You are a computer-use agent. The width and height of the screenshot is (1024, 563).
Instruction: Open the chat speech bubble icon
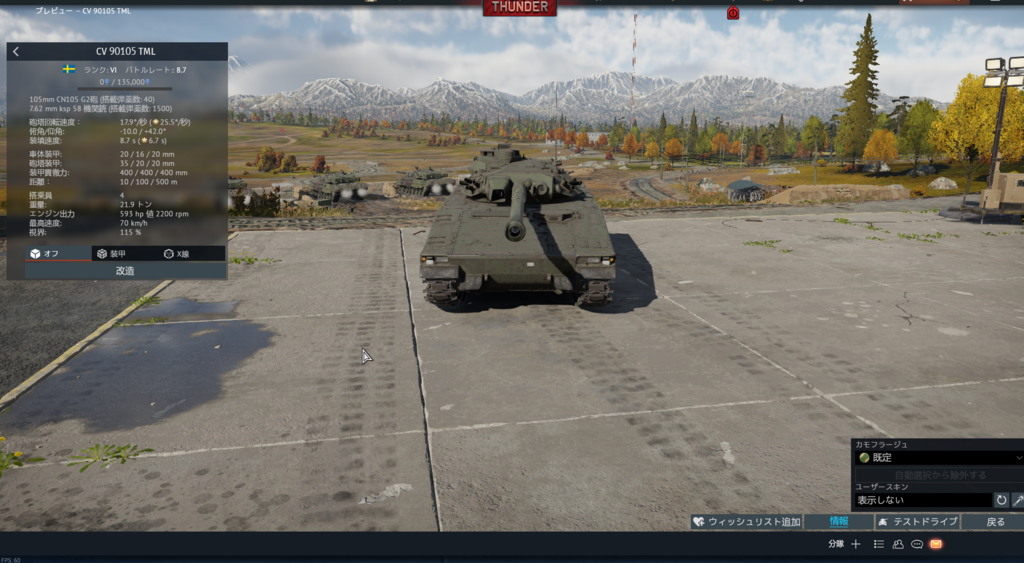(x=917, y=544)
